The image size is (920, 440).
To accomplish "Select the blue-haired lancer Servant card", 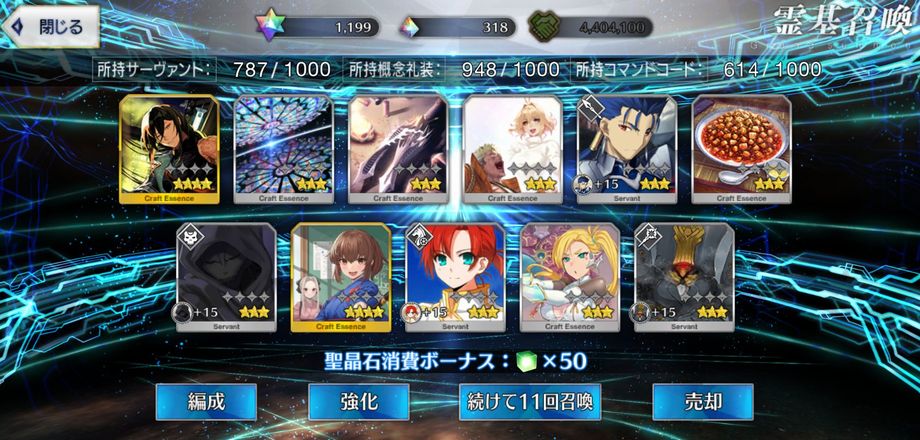I will 627,149.
